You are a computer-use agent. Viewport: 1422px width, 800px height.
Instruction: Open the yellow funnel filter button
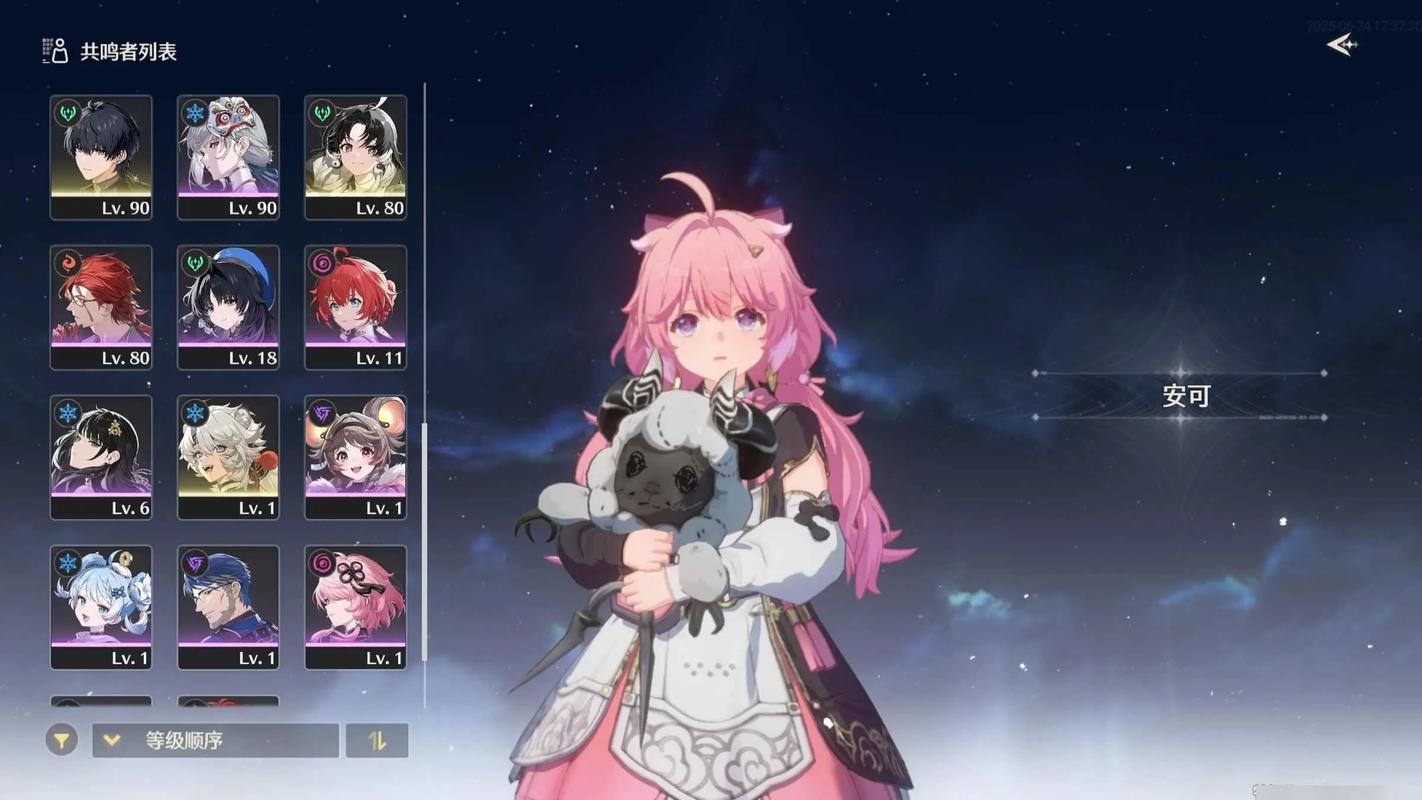[x=61, y=740]
